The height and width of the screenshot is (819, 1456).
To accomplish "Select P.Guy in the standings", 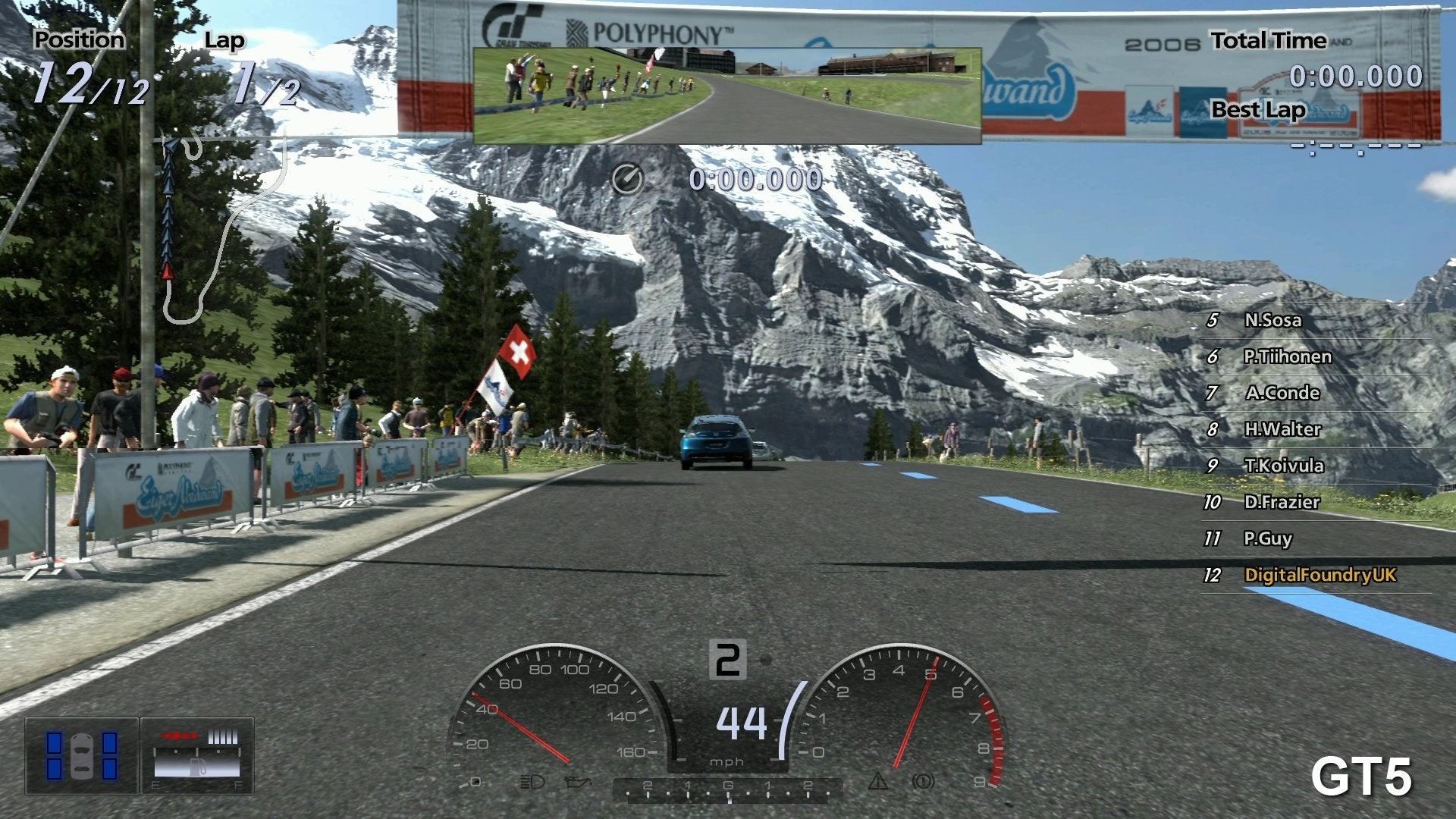I will point(1267,538).
